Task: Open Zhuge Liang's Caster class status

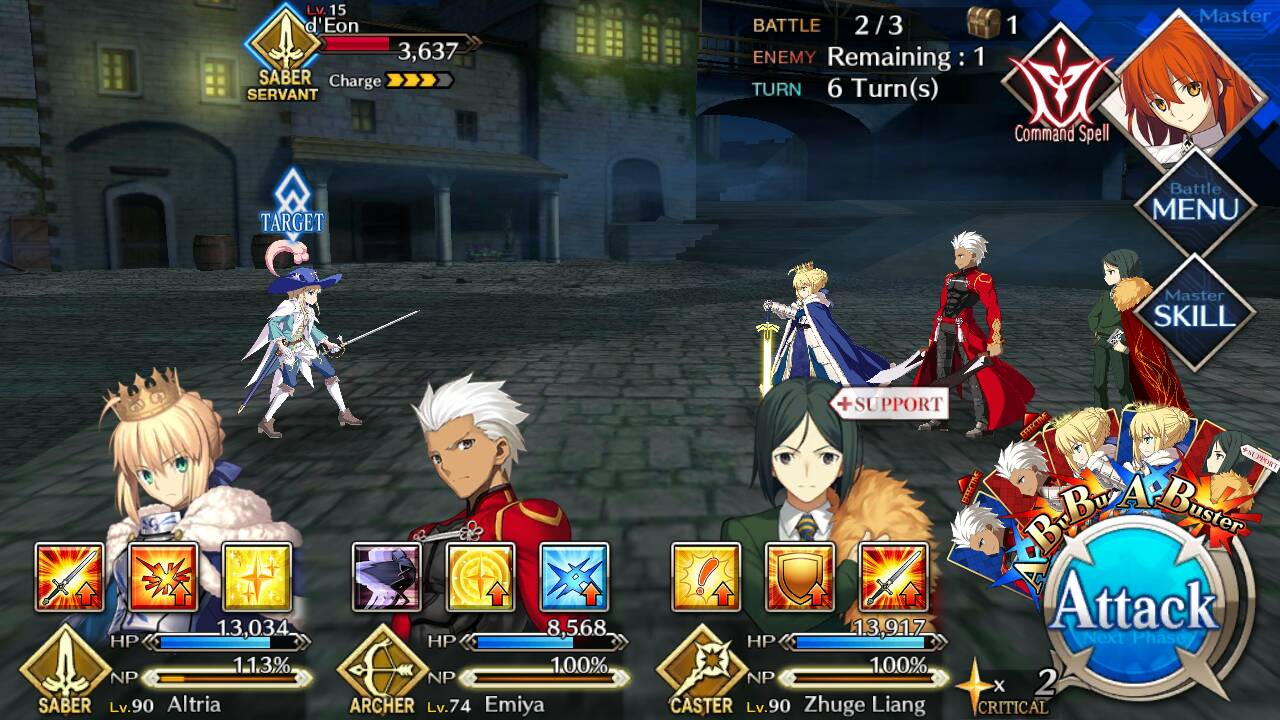Action: (701, 668)
